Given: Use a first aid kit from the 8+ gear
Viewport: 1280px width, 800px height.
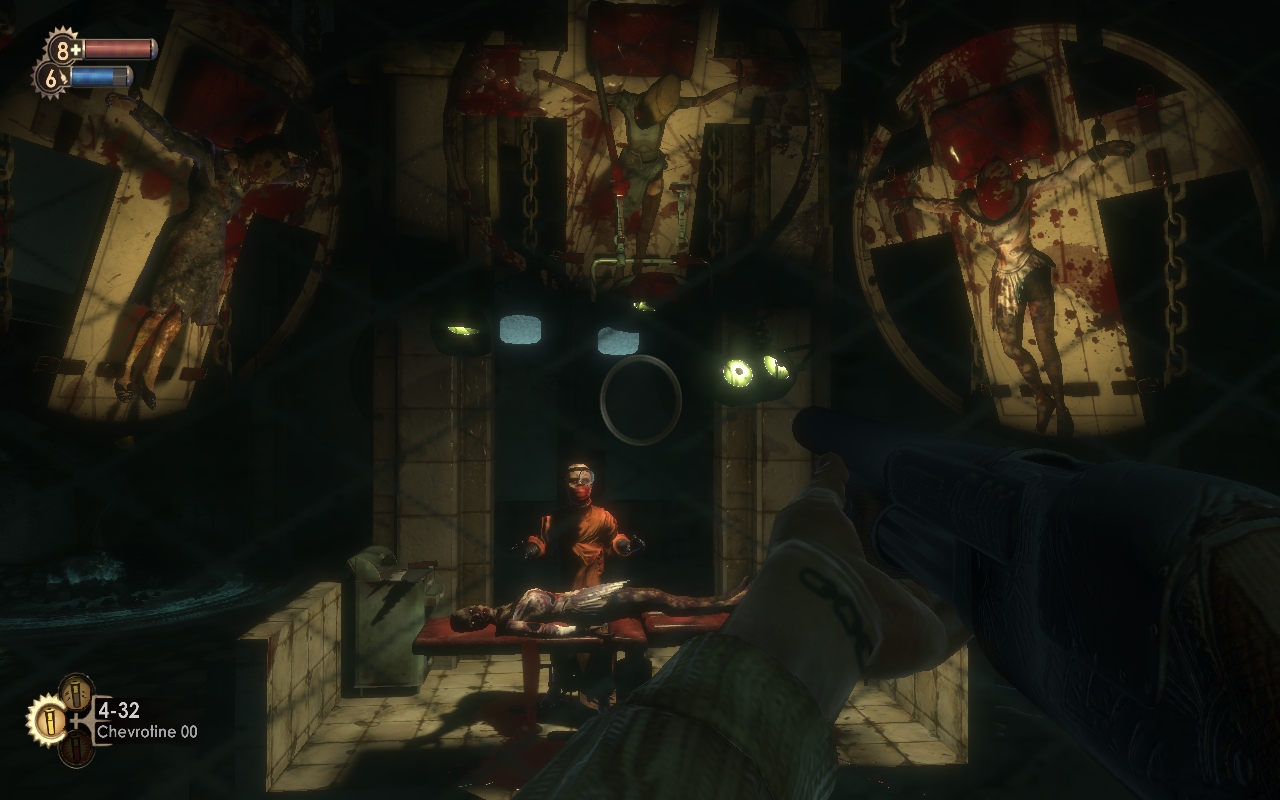Looking at the screenshot, I should 63,49.
